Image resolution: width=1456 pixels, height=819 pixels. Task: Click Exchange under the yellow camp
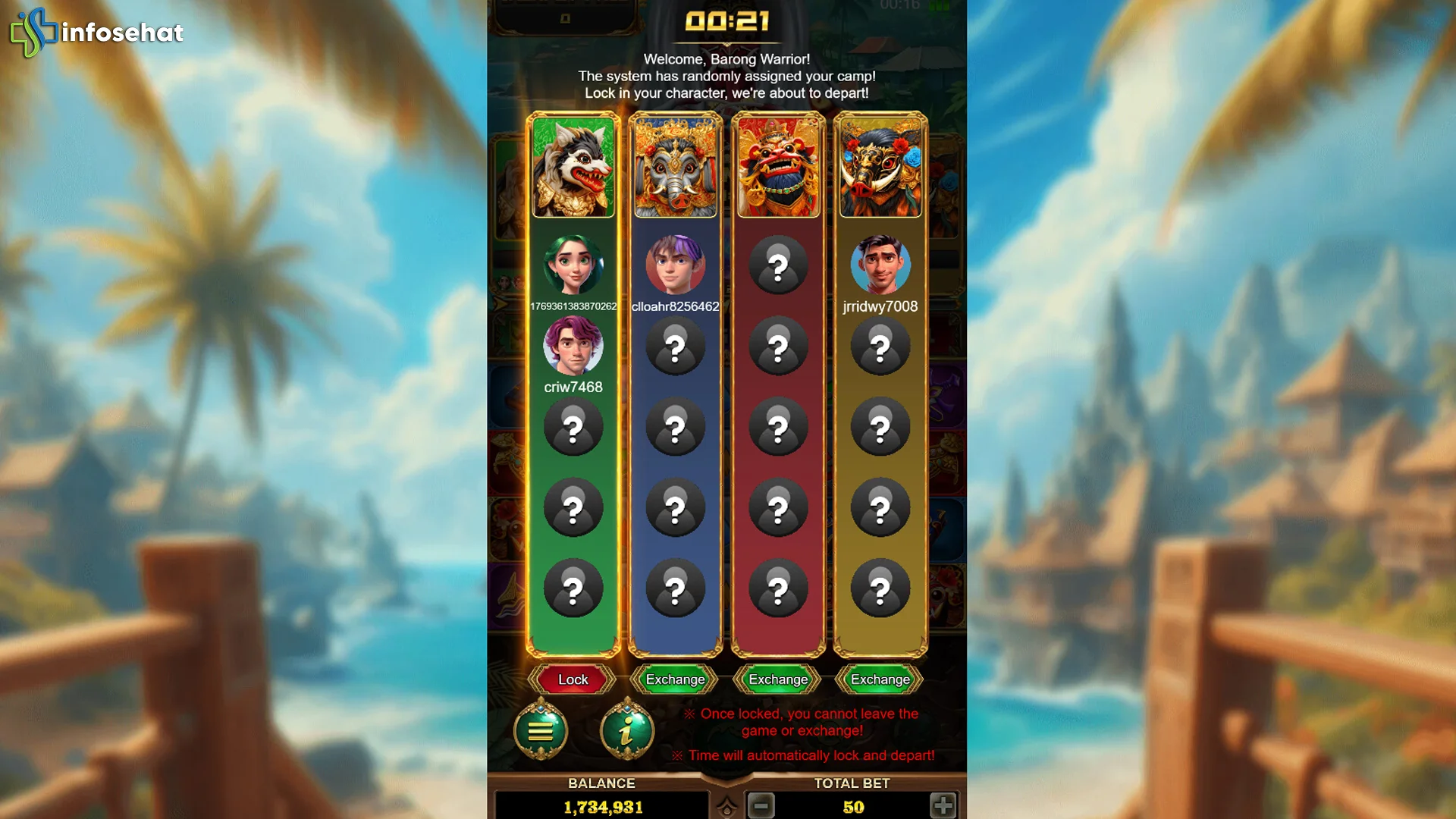coord(880,679)
